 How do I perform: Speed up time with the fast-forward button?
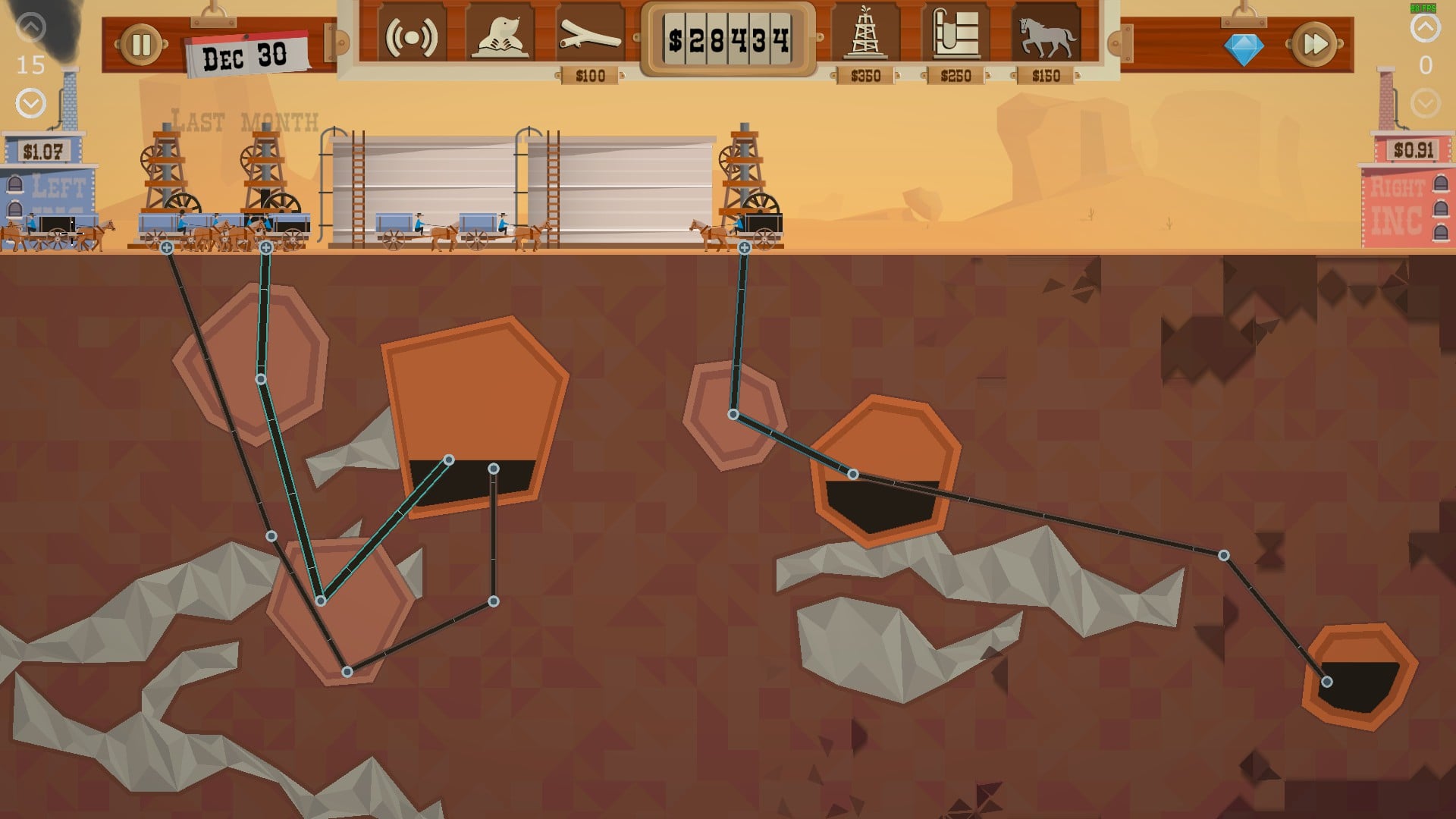click(1315, 45)
